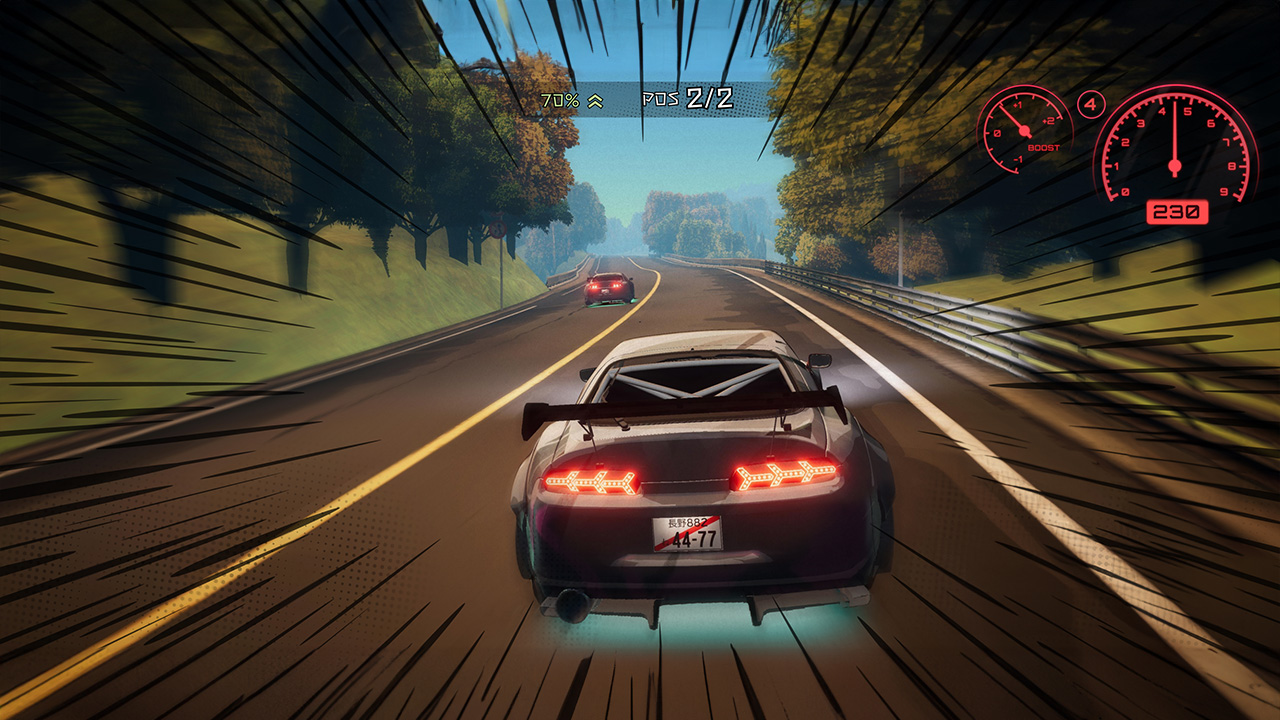Click the POS 2/2 position display
Screen dimensions: 1280x720
click(x=688, y=99)
